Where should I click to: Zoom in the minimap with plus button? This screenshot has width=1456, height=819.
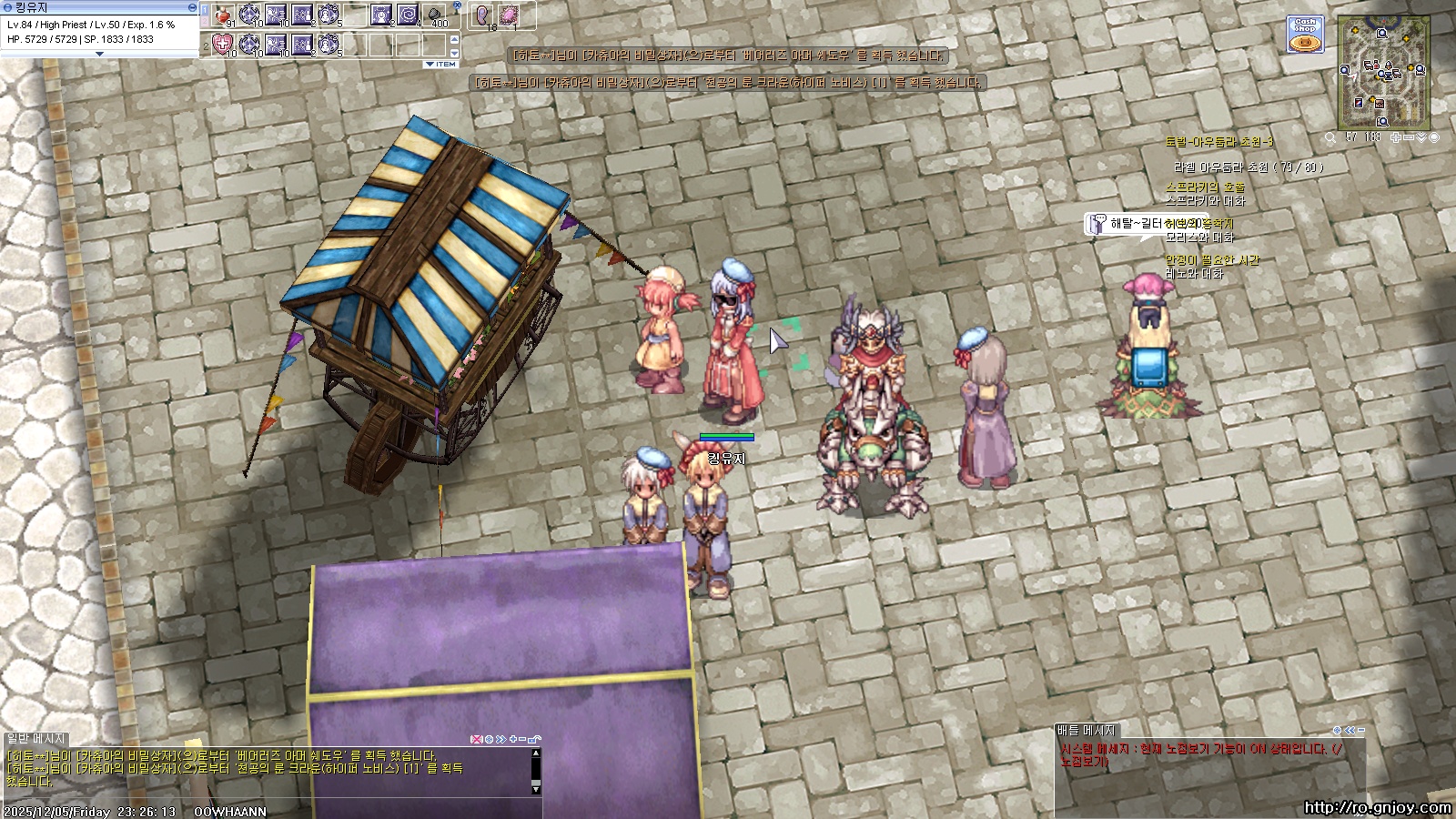click(x=1396, y=137)
